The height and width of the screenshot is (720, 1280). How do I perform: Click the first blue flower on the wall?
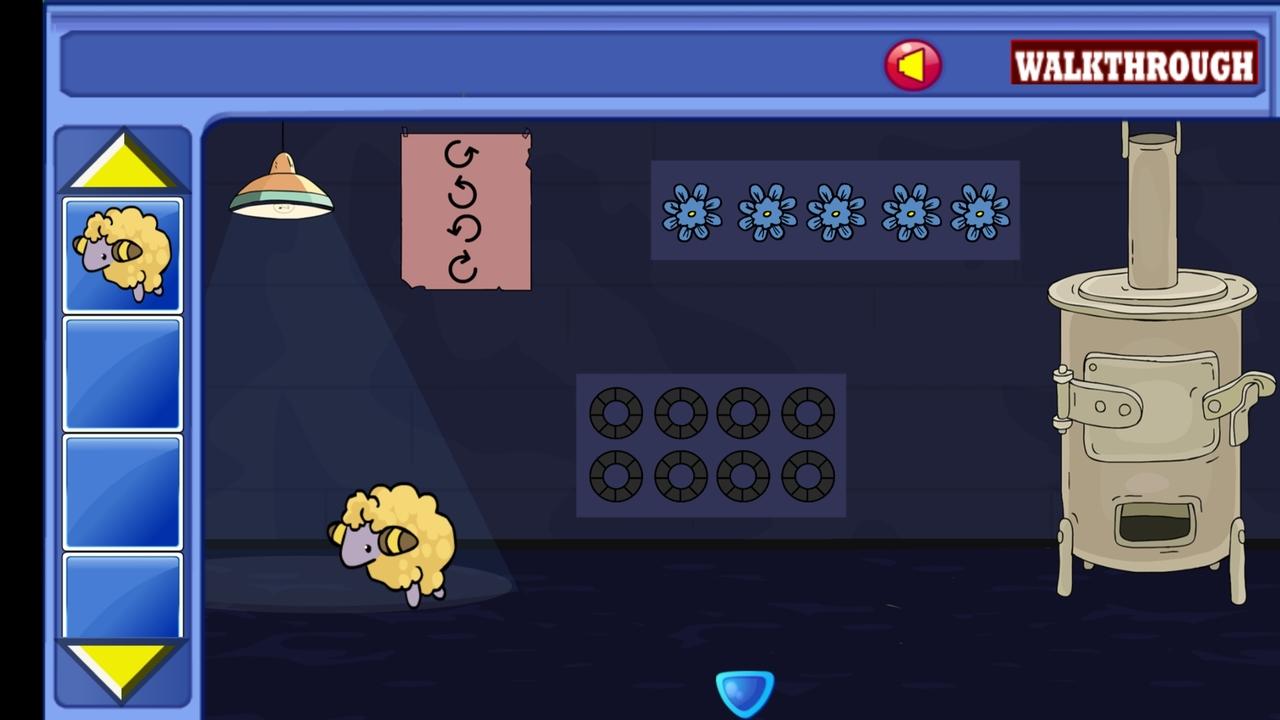pos(694,213)
